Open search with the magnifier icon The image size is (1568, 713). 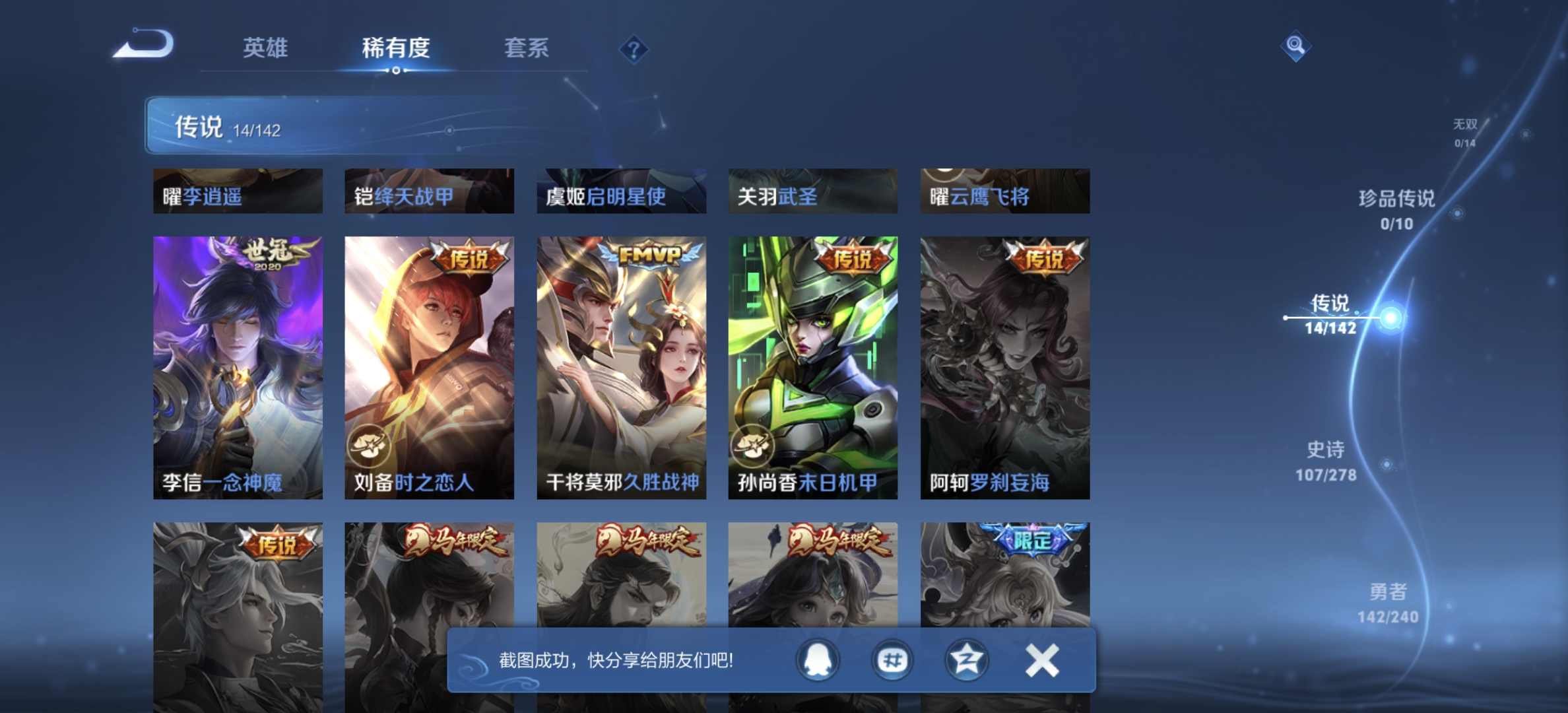(1295, 45)
